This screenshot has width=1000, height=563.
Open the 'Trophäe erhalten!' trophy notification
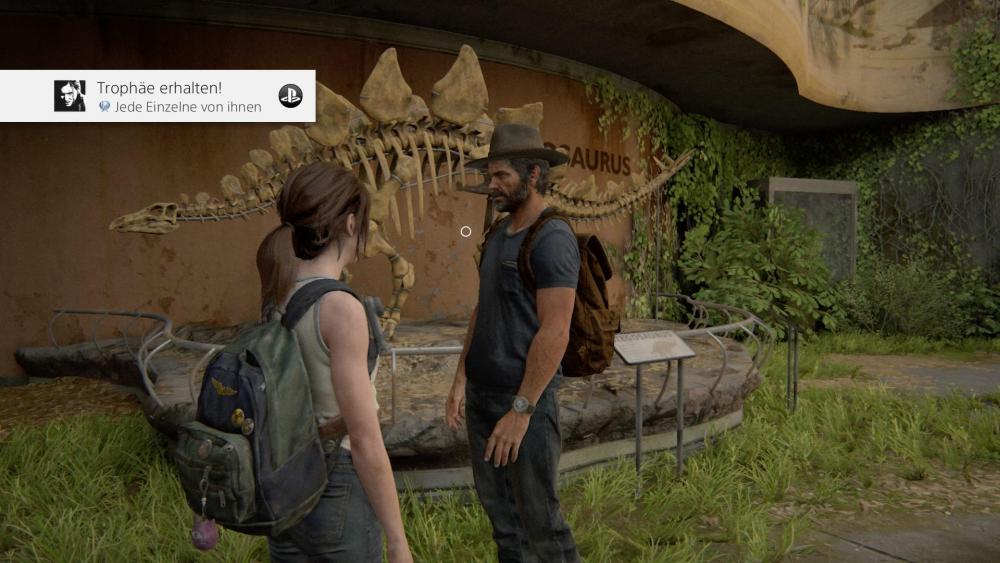[180, 96]
